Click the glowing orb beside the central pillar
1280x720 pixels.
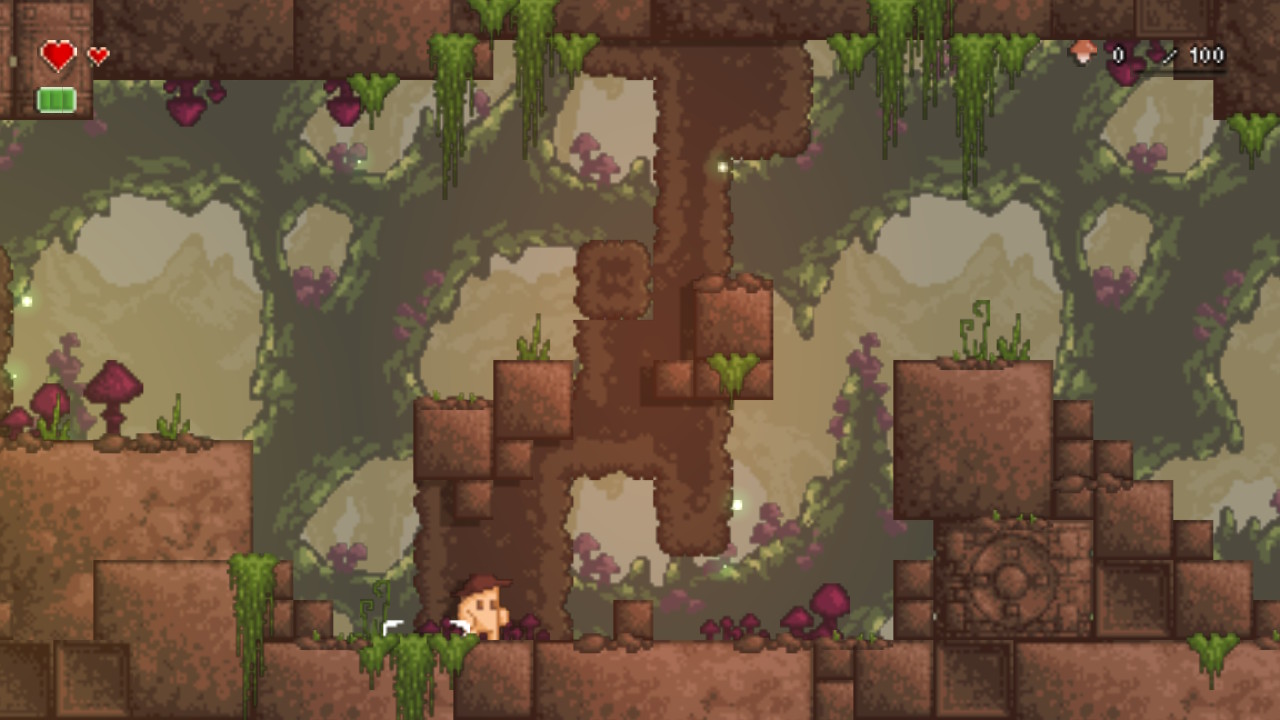tap(737, 505)
